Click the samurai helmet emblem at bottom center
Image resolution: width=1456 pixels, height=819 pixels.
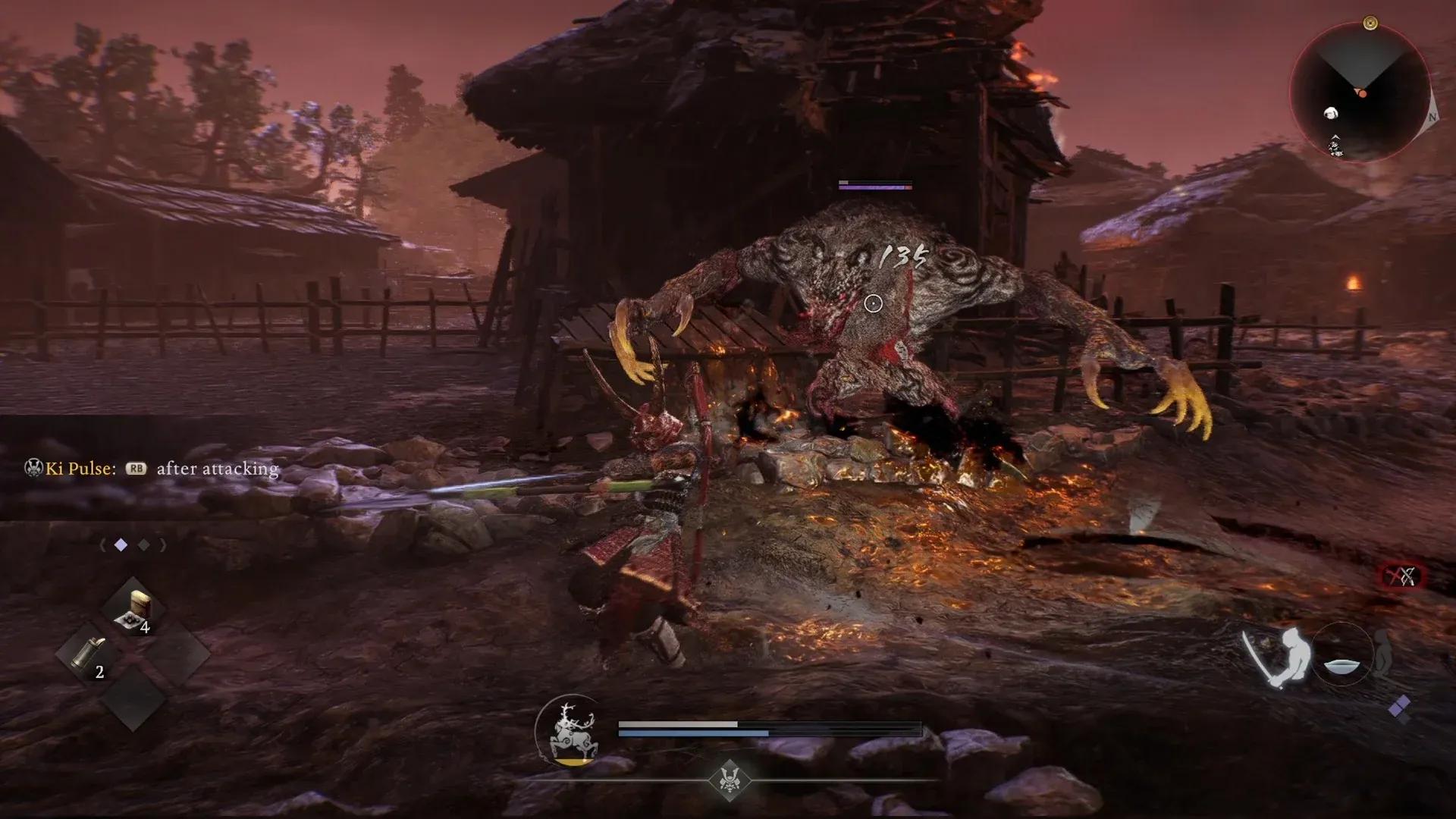click(x=729, y=780)
